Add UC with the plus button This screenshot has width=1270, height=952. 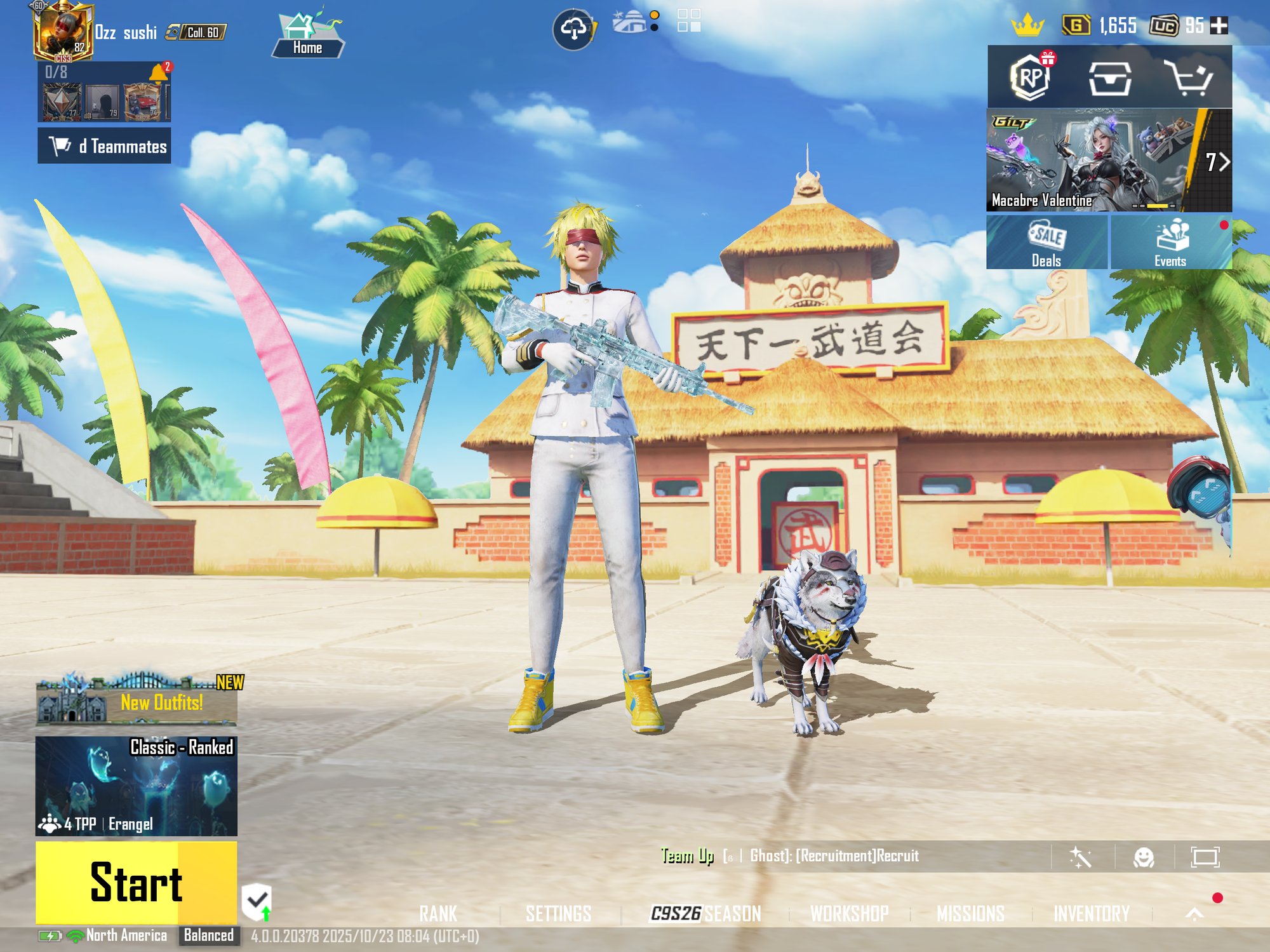tap(1219, 25)
